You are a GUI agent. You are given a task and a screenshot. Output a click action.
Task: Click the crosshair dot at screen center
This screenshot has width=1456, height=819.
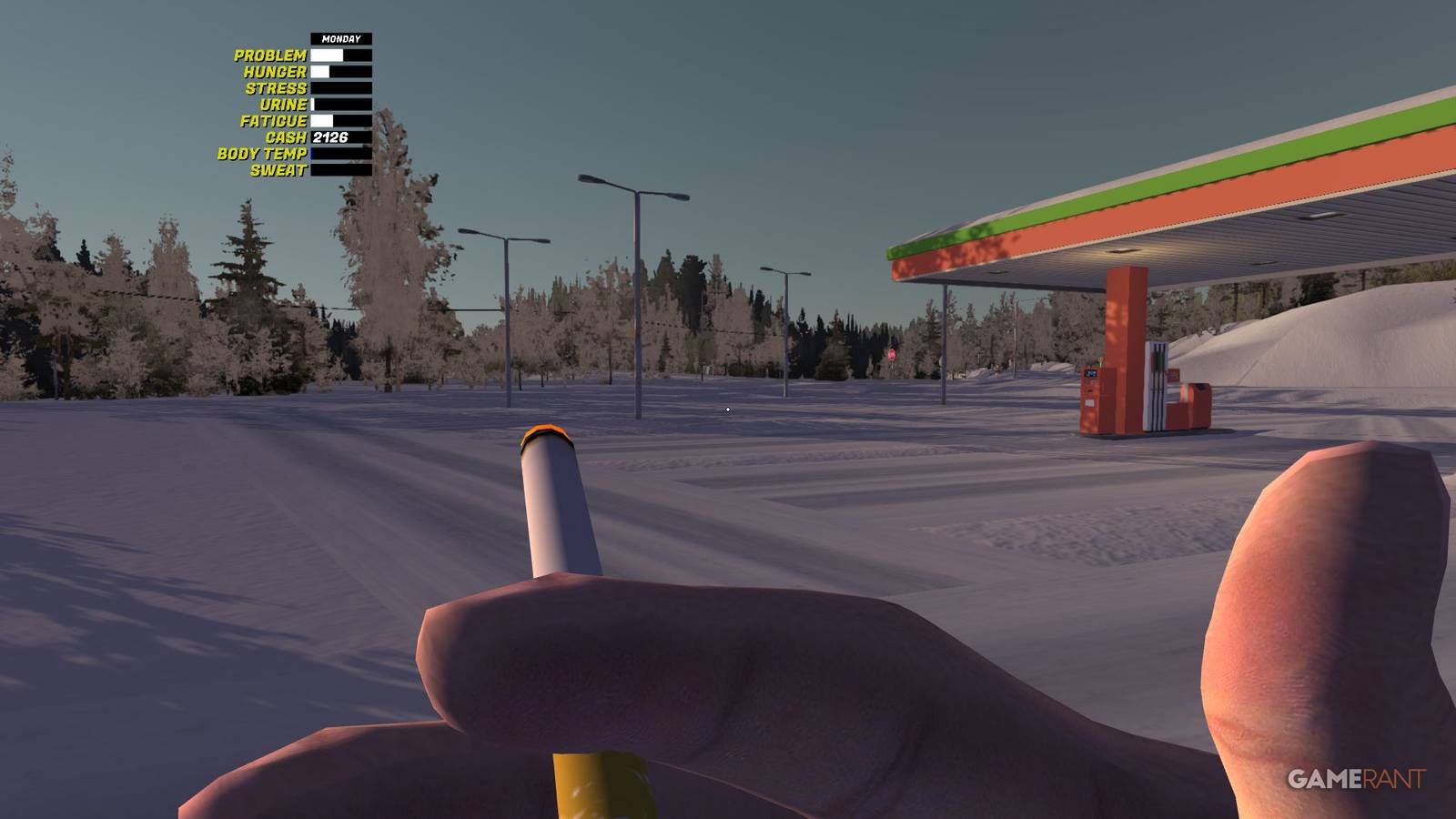click(x=727, y=409)
